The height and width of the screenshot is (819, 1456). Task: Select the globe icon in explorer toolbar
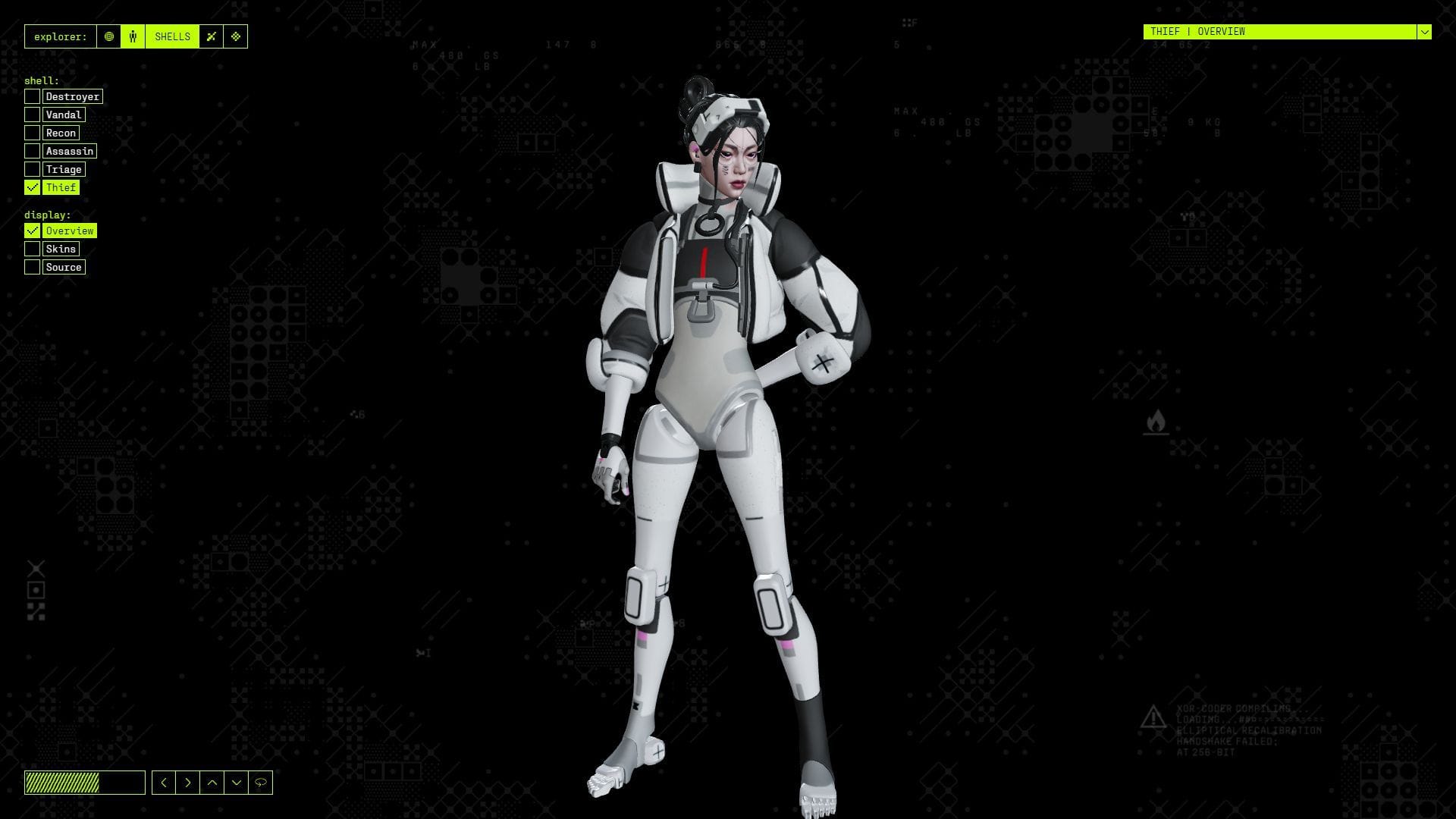[109, 36]
